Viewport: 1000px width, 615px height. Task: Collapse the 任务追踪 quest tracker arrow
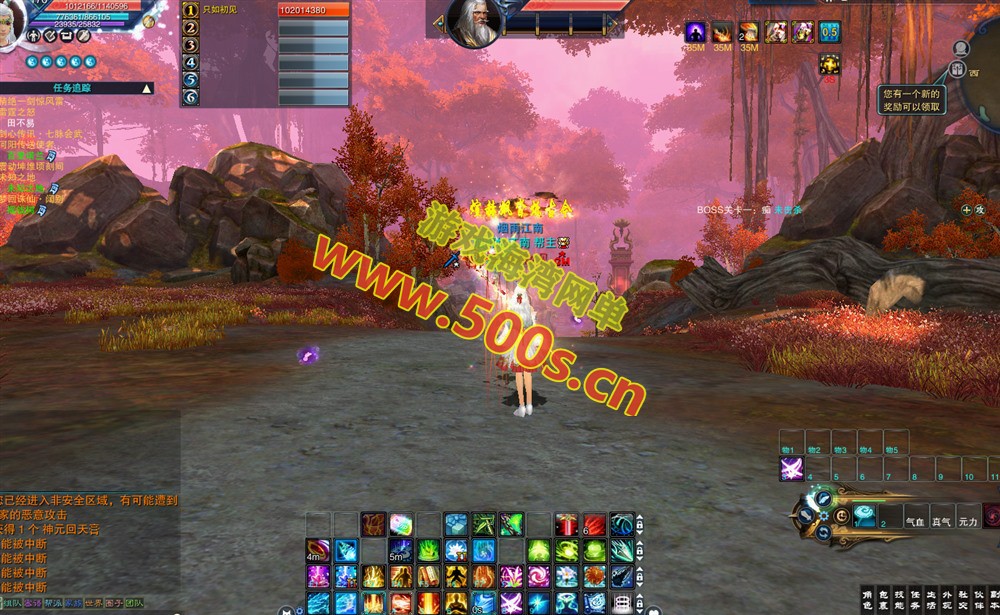coord(147,88)
